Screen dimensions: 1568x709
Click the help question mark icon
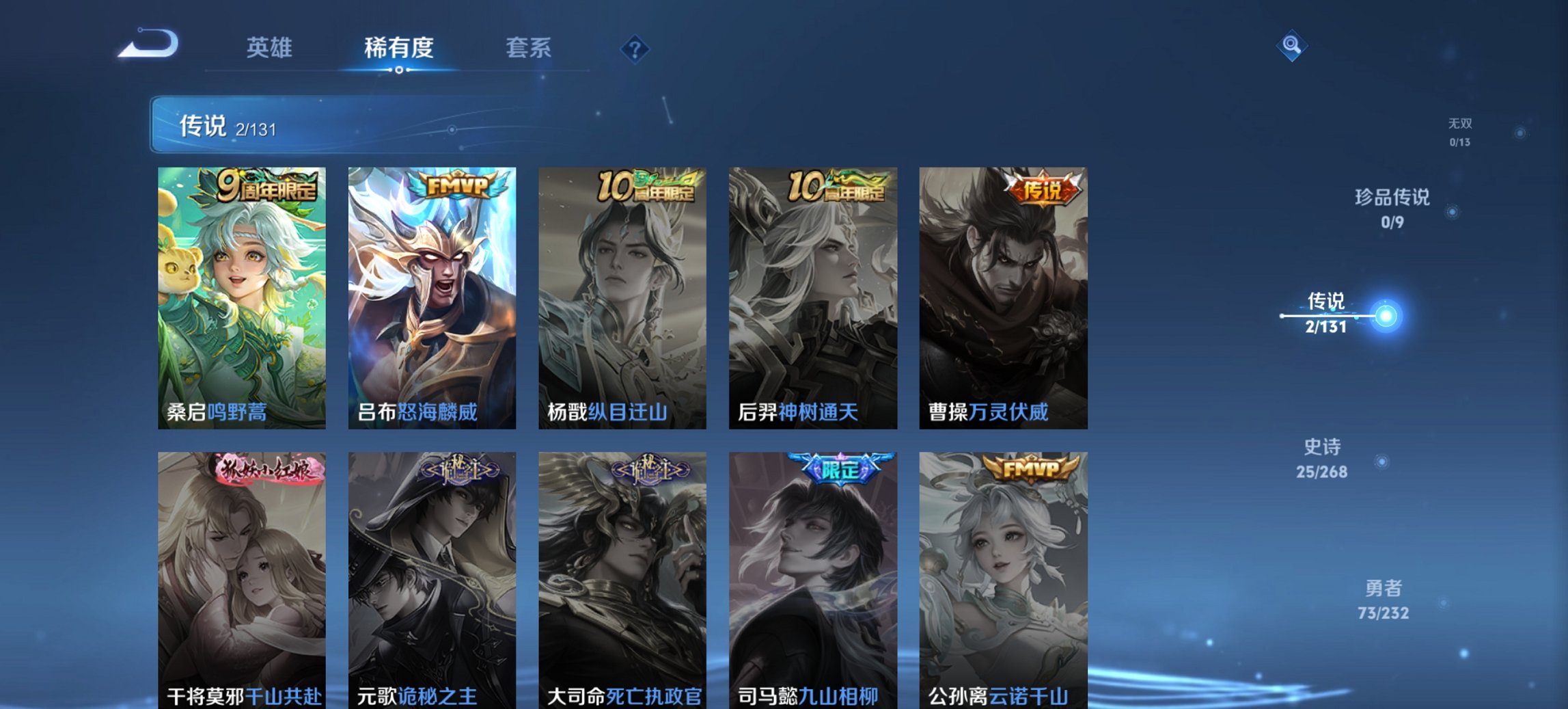pos(634,48)
